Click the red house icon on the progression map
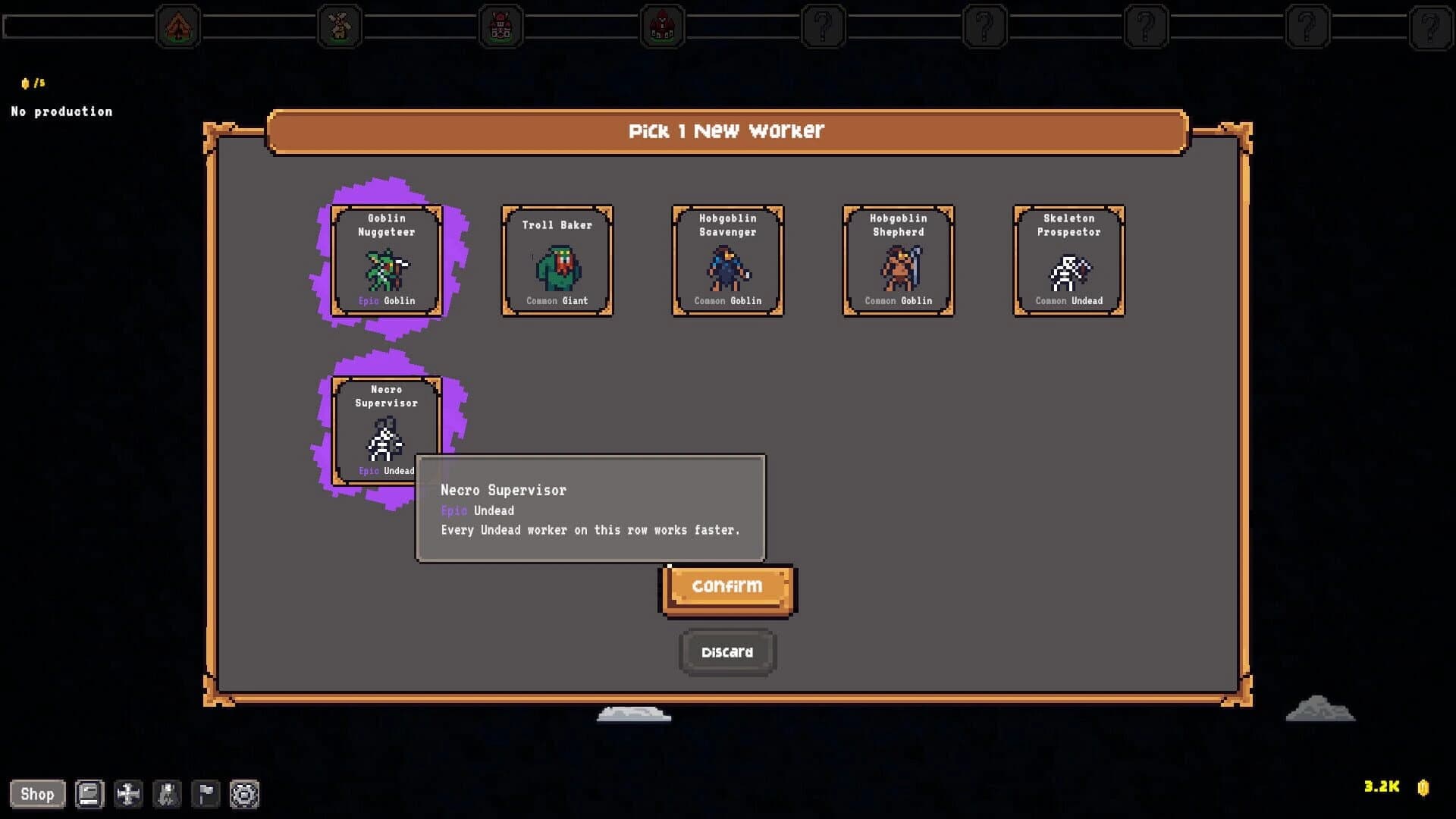1456x819 pixels. pyautogui.click(x=662, y=27)
